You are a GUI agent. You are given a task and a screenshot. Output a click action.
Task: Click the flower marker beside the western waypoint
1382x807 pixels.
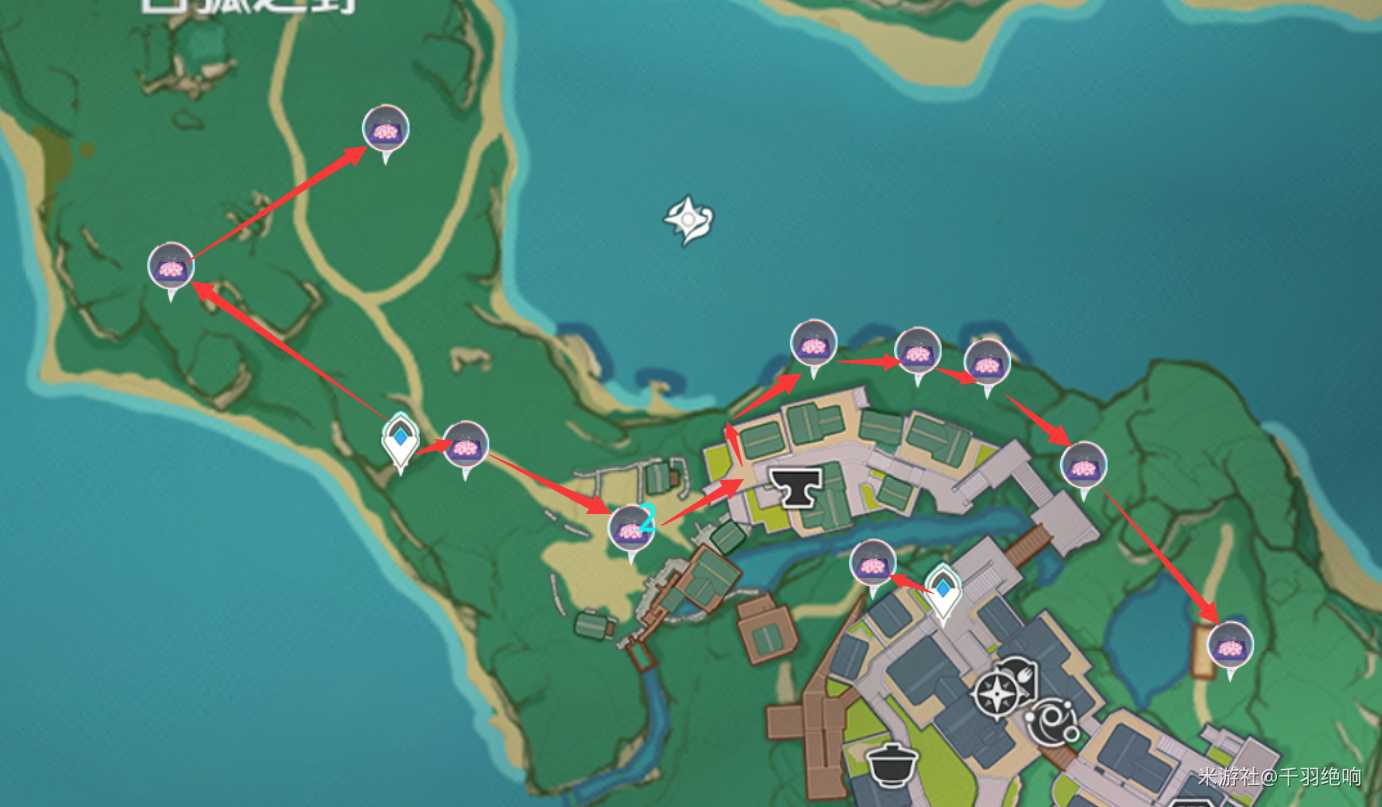465,445
